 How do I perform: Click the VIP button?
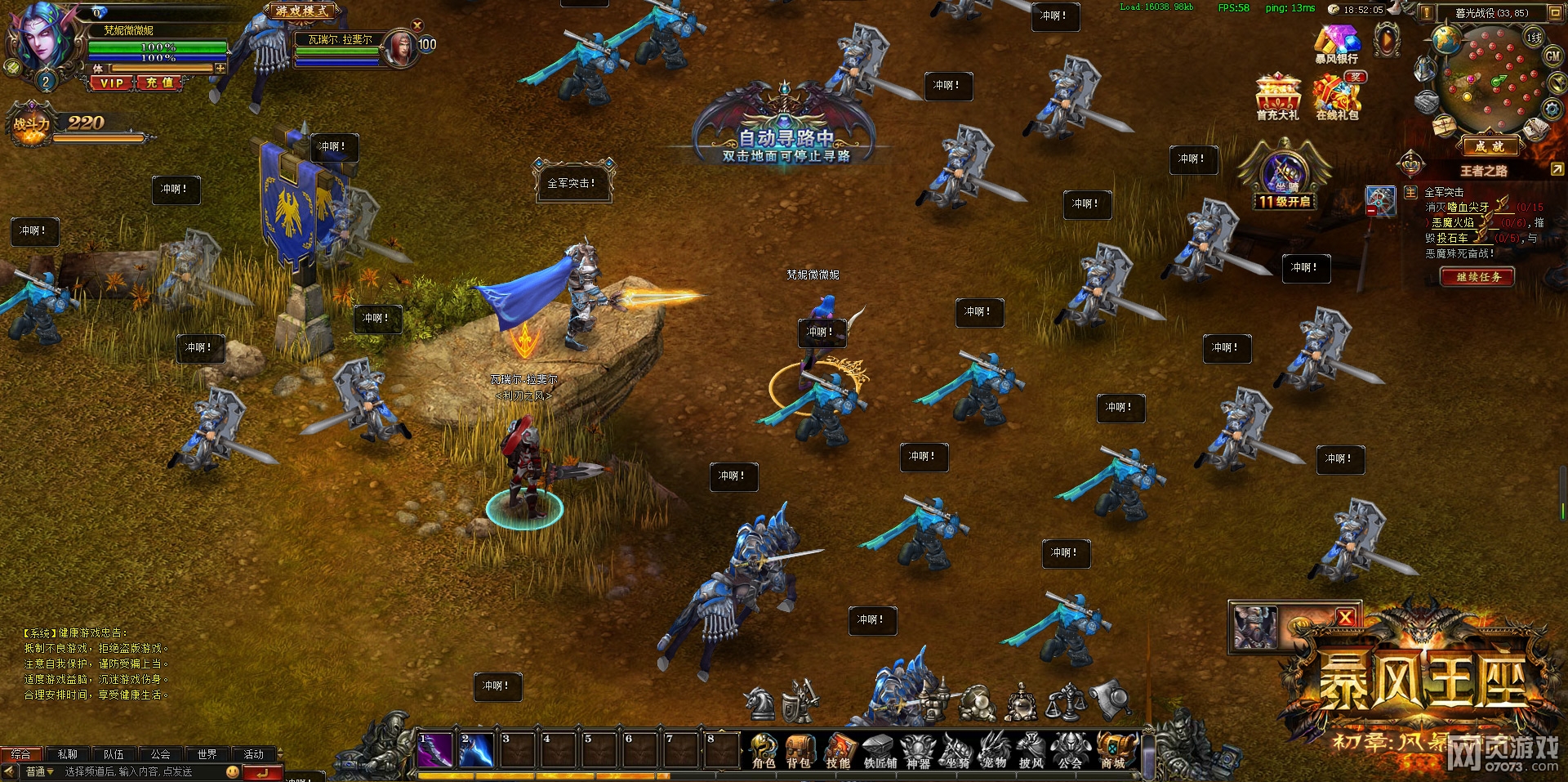click(x=112, y=83)
